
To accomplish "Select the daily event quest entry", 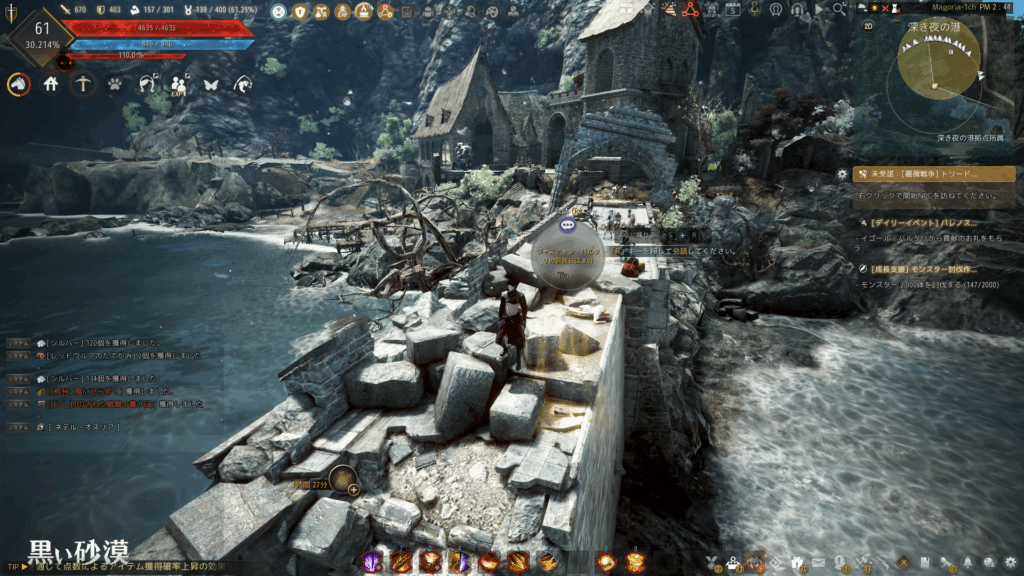I will [x=935, y=223].
